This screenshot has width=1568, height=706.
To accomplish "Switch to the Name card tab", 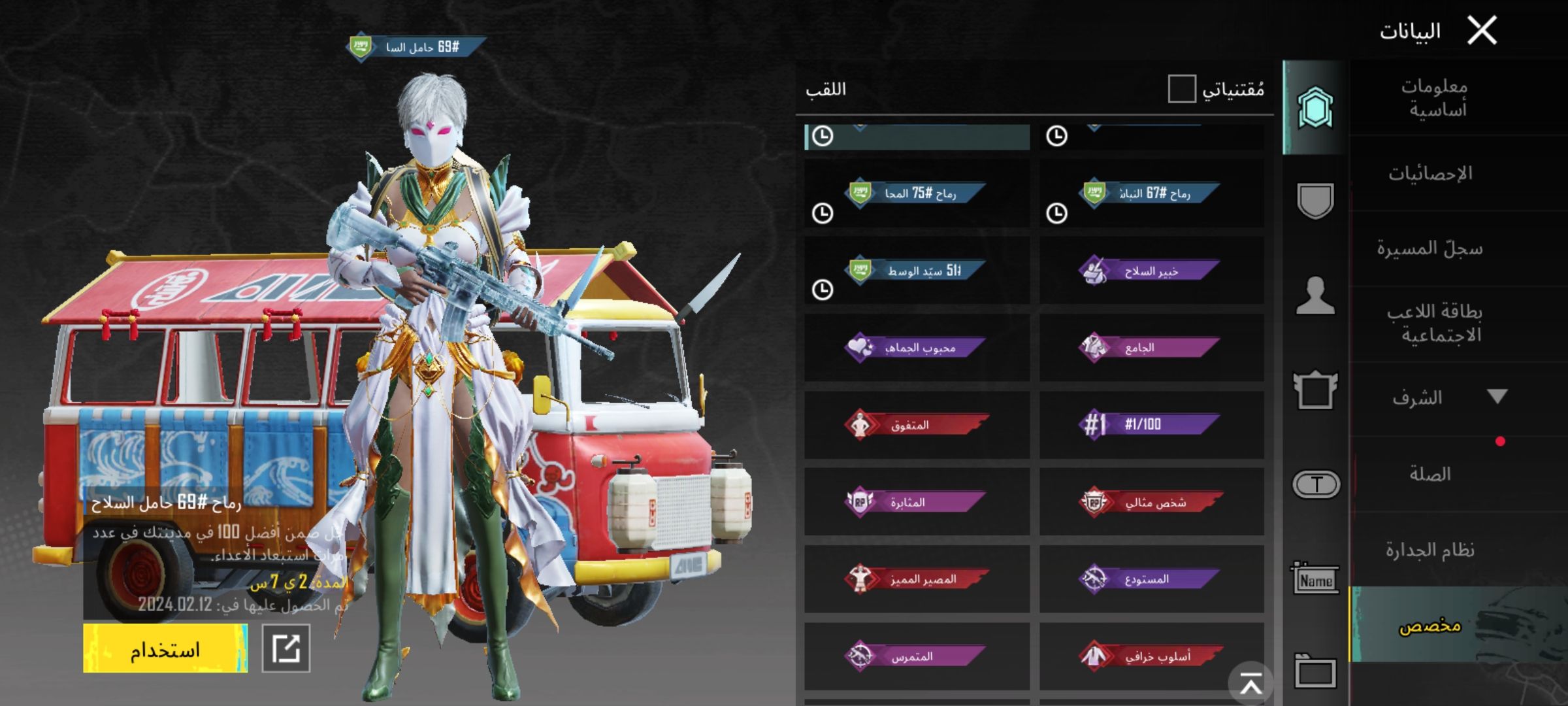I will [x=1315, y=580].
